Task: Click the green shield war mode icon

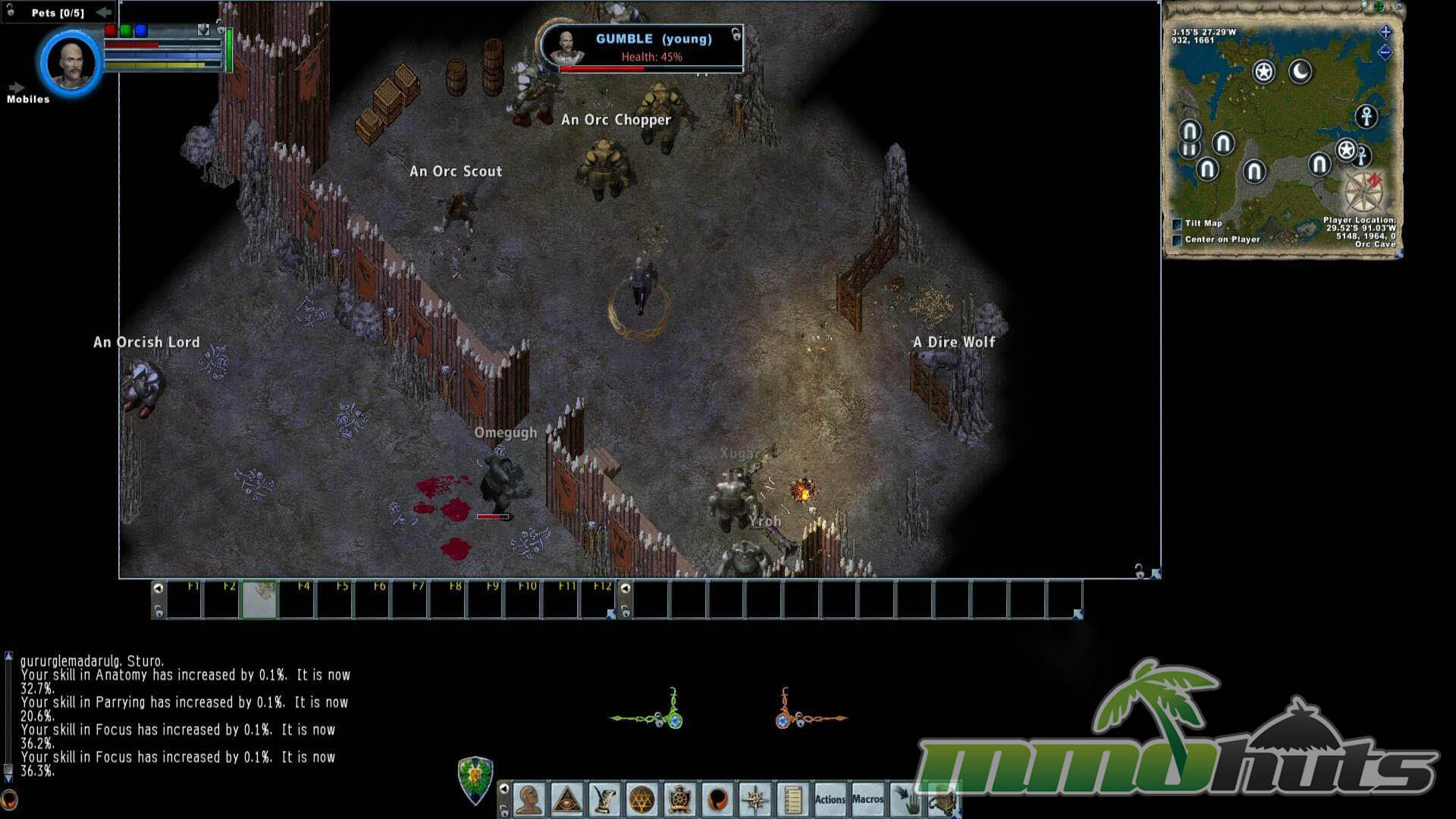Action: coord(475,780)
